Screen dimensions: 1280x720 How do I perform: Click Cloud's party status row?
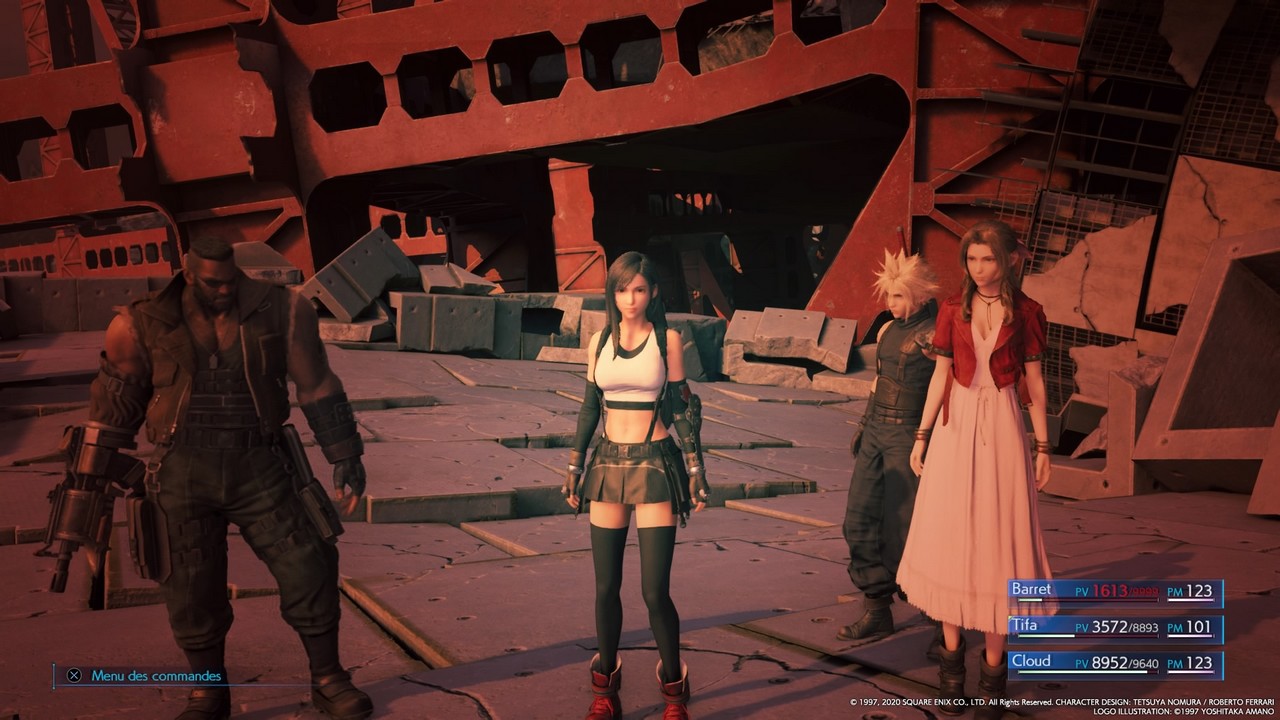point(1114,663)
